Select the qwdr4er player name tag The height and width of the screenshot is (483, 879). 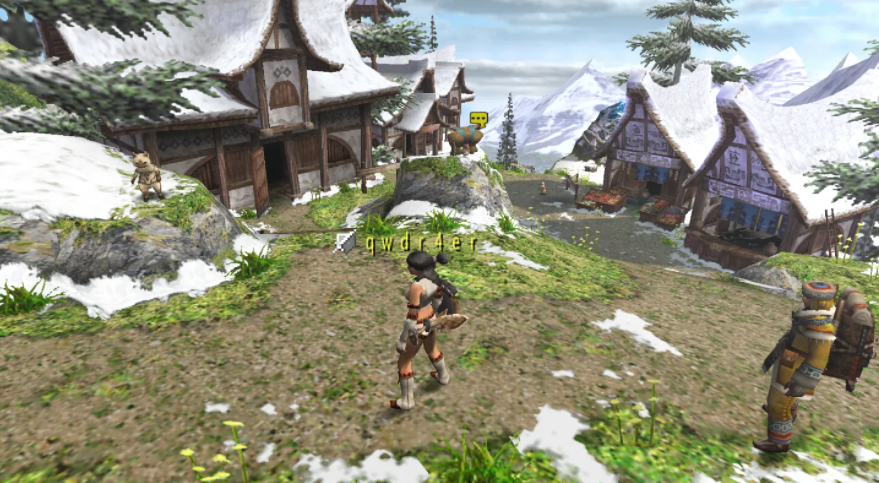pos(421,245)
